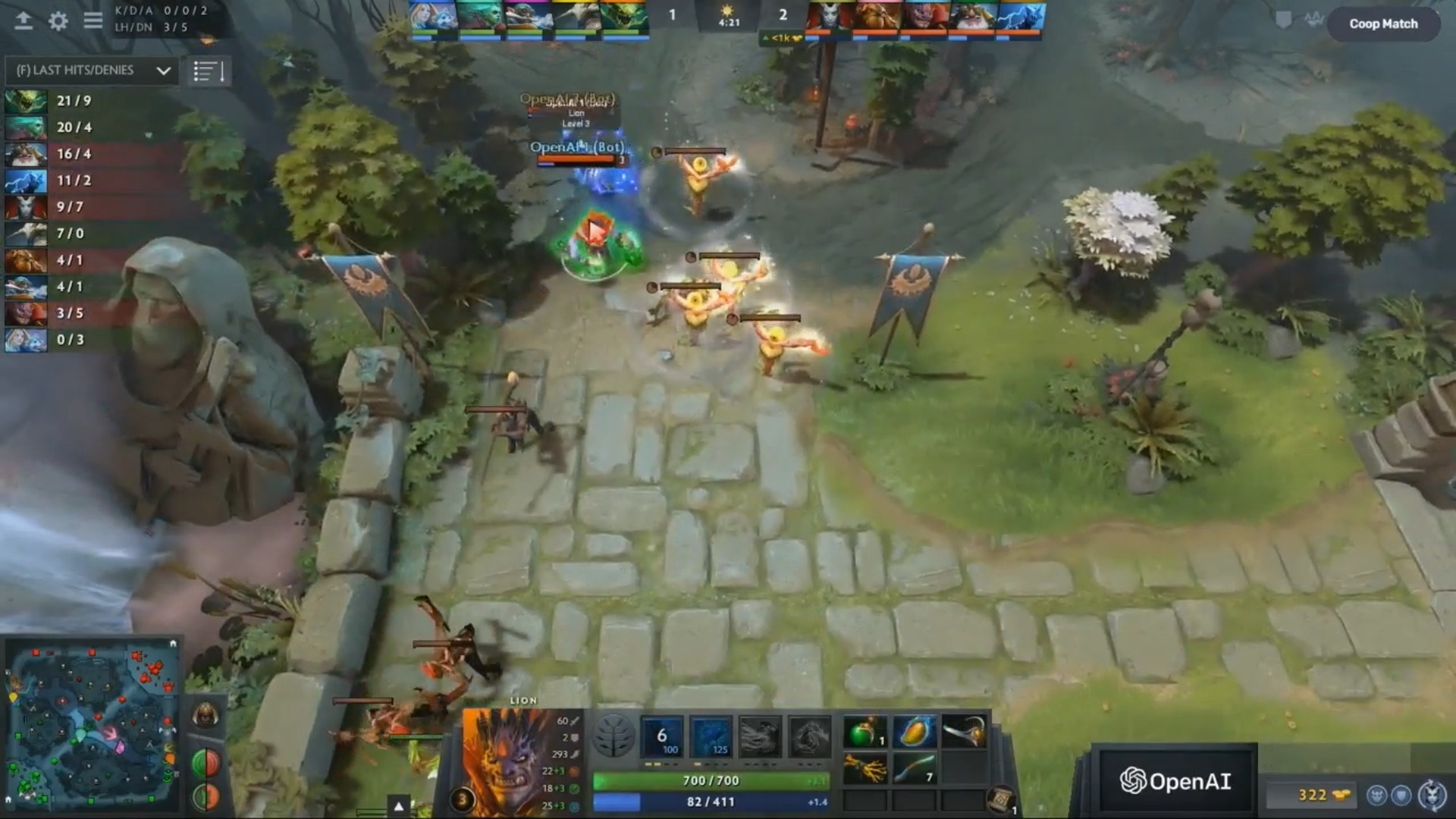Viewport: 1456px width, 819px height.
Task: Select Lion's first ability Earth Spike
Action: point(661,736)
